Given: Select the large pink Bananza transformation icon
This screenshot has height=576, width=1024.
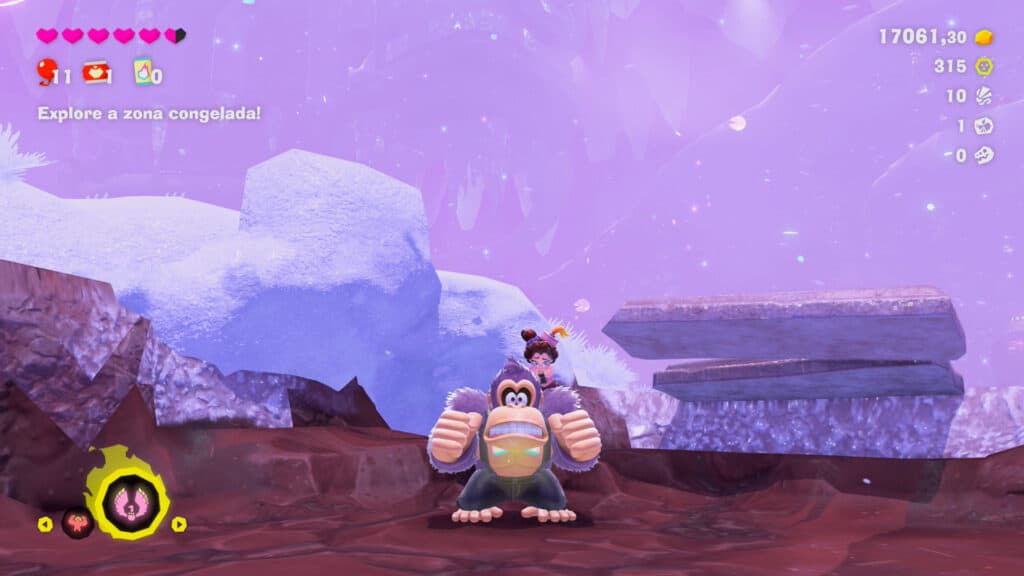Looking at the screenshot, I should [126, 494].
